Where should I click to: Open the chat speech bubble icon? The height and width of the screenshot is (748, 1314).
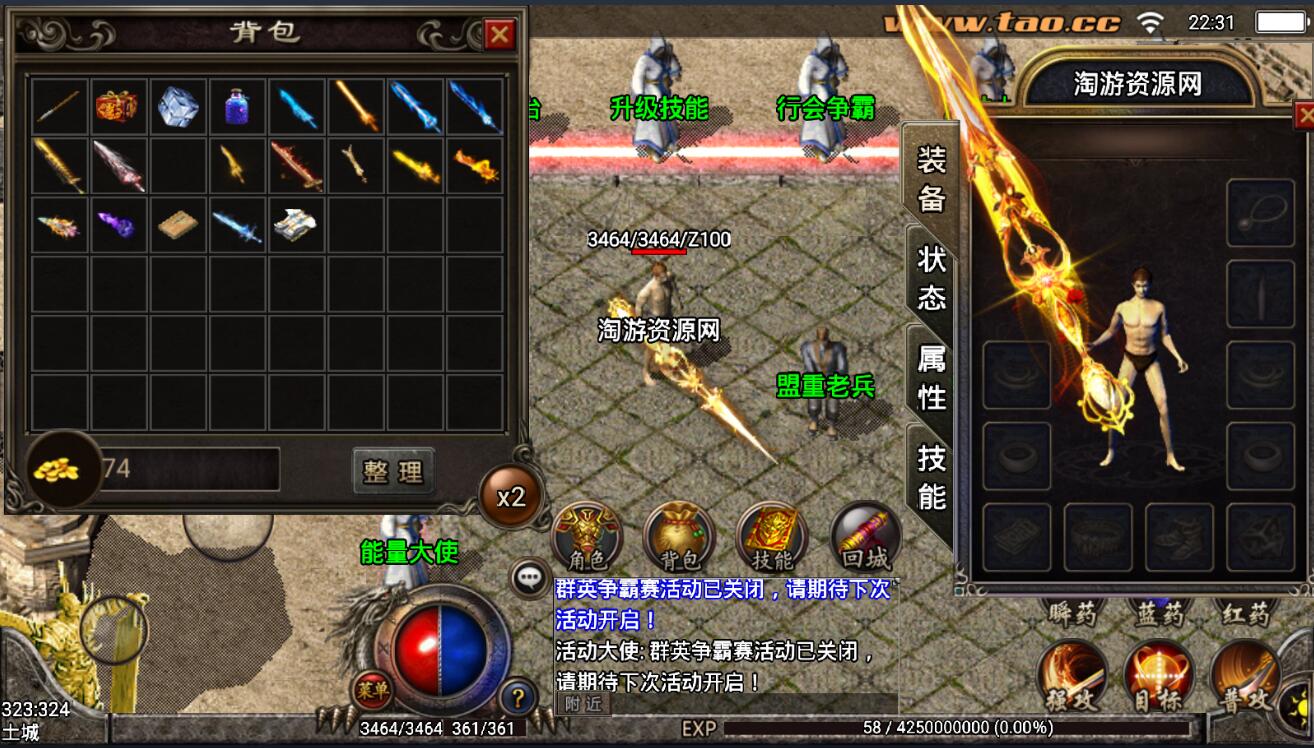[x=530, y=577]
